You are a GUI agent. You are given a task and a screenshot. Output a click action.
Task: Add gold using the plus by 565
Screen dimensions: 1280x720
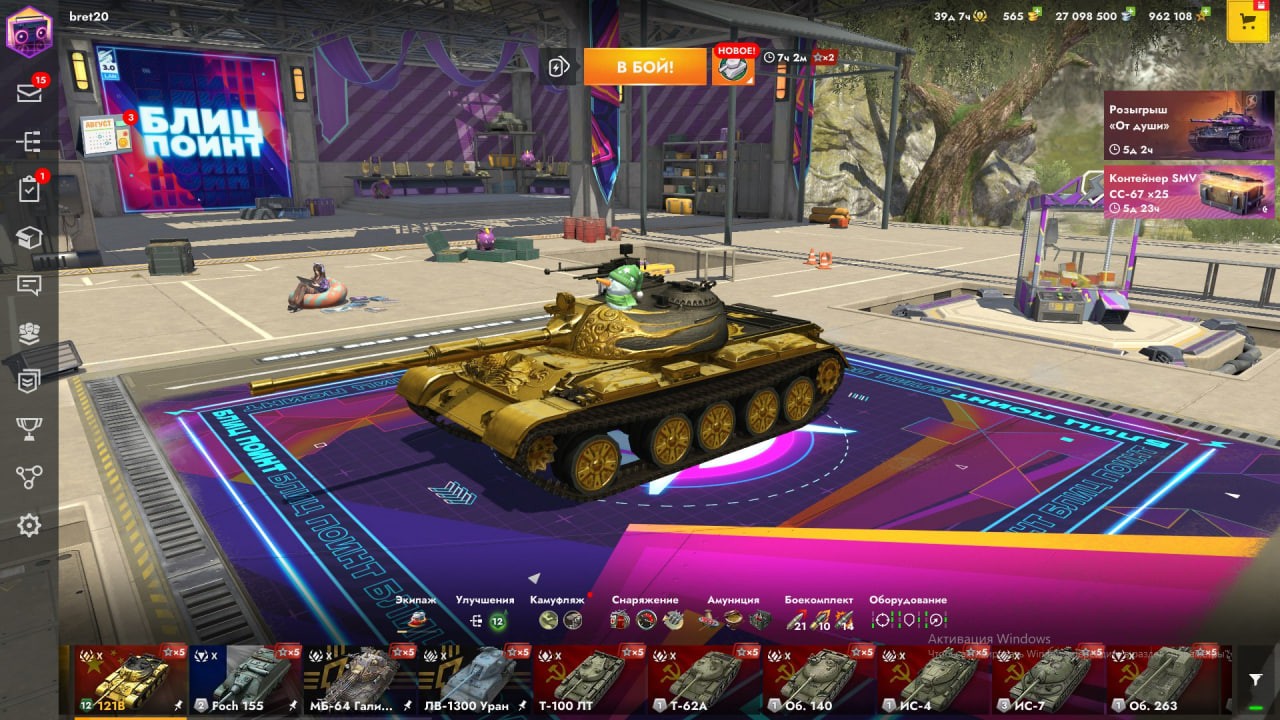(x=1035, y=13)
